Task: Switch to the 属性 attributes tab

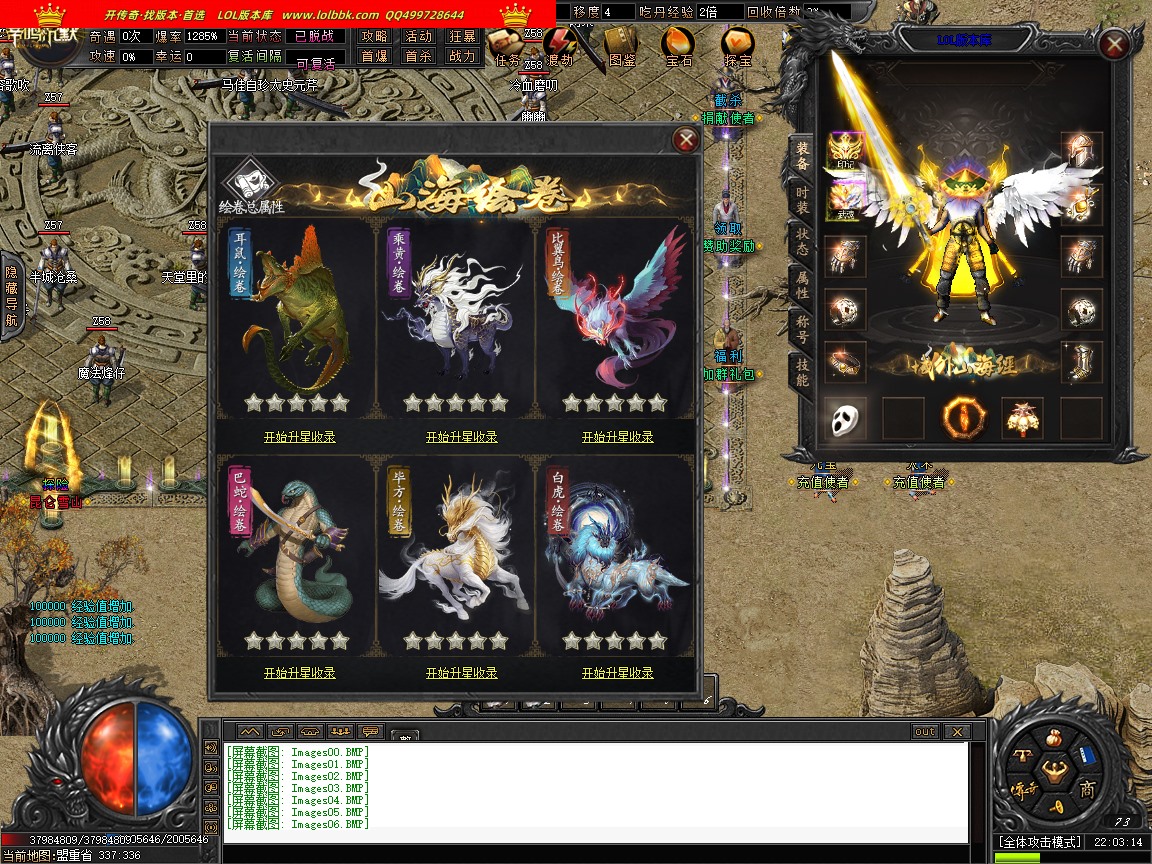Action: (x=801, y=283)
